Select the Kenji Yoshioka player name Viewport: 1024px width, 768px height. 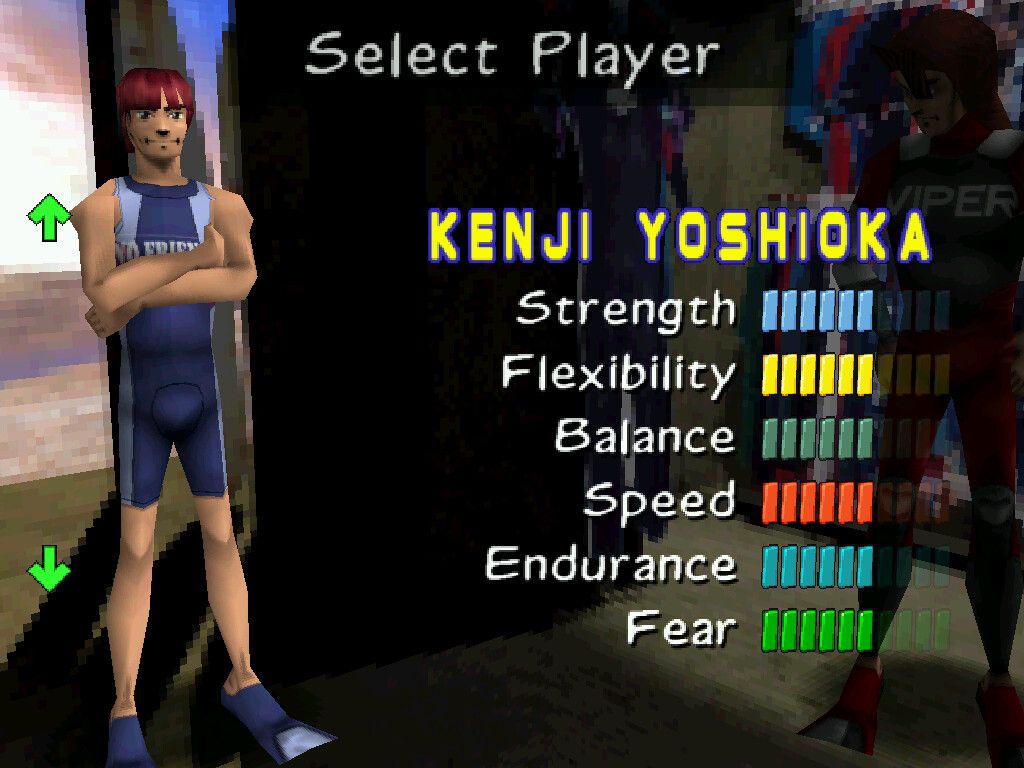(680, 238)
